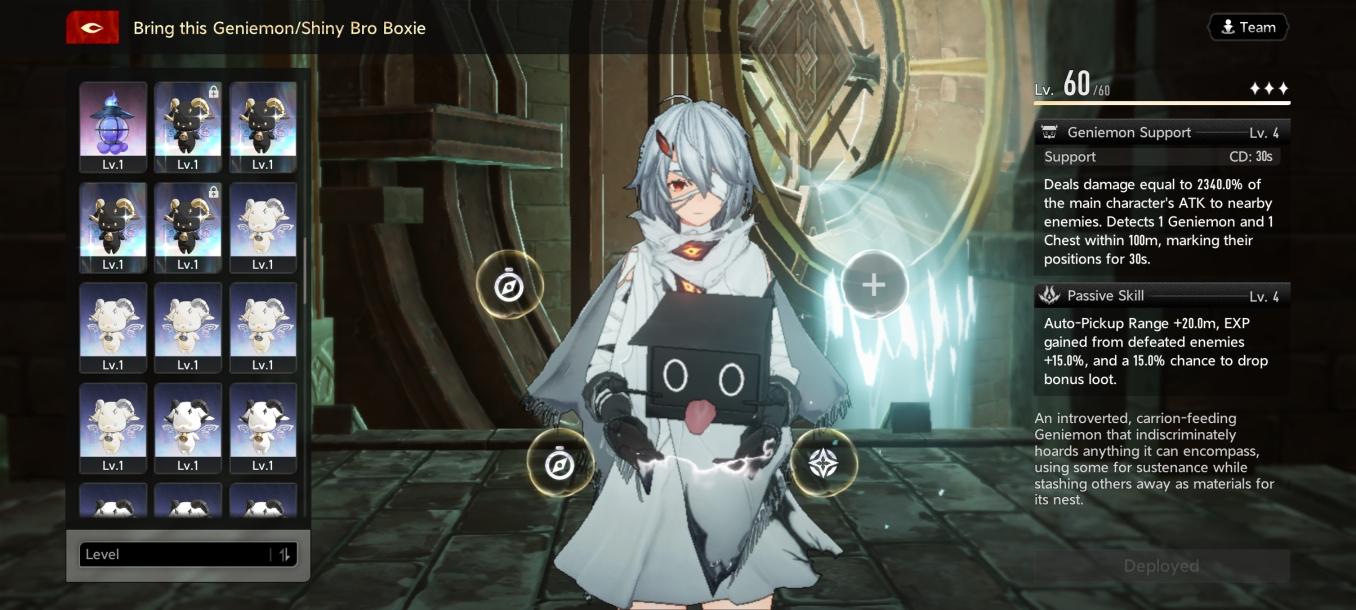1356x610 pixels.
Task: Select the four-pointed star Geniemon slot
Action: tap(824, 463)
